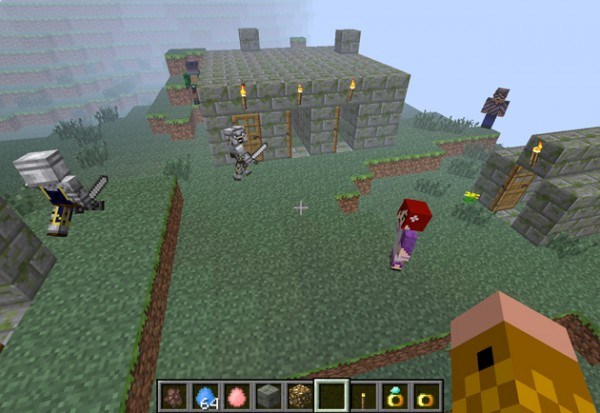Screen dimensions: 600x413
Task: Choose the gold ring with blue gem
Action: click(x=395, y=396)
